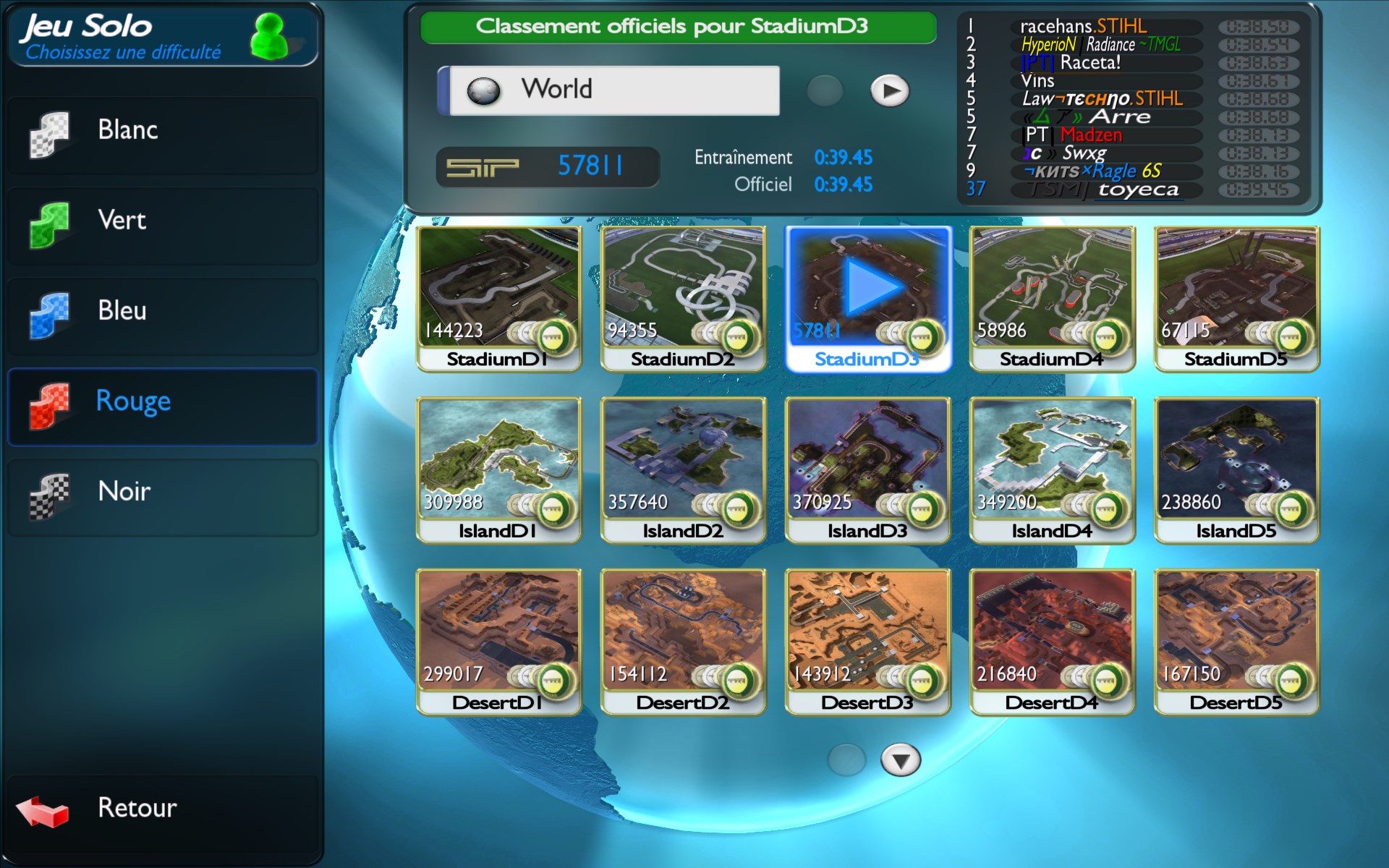
Task: Choose the StadiumD2 track
Action: [683, 298]
